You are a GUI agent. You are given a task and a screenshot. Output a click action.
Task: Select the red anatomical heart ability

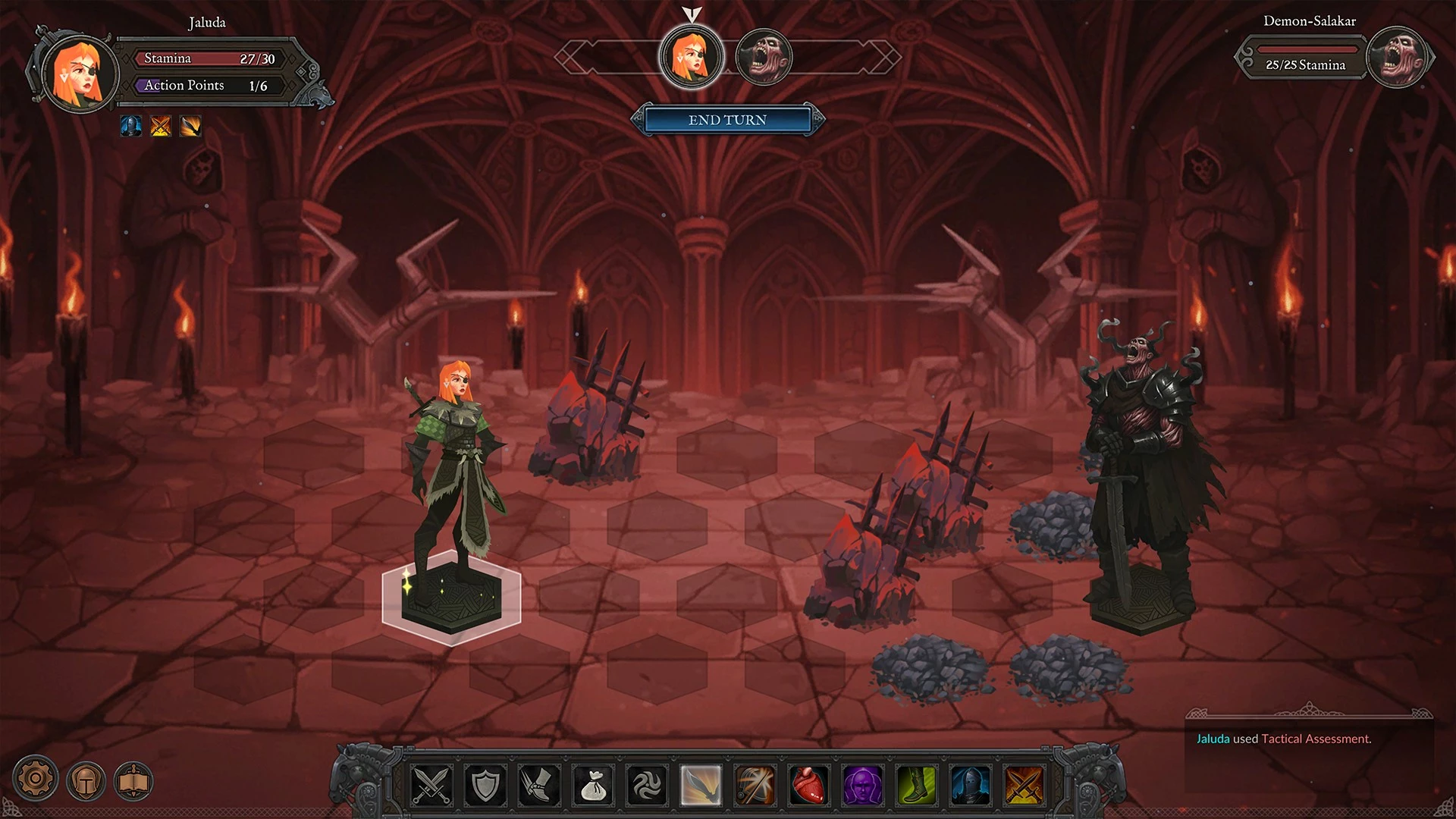click(x=809, y=785)
